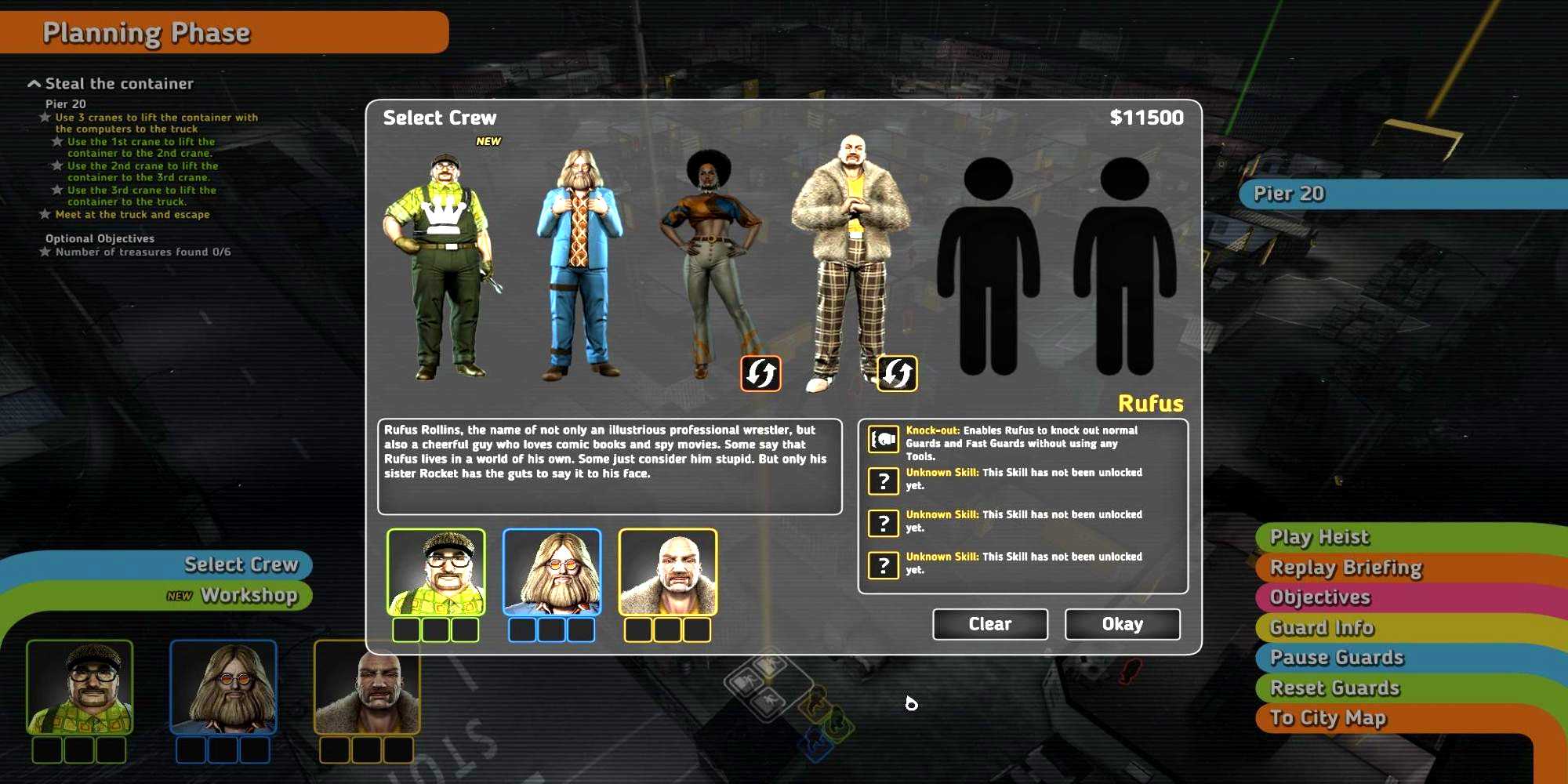View the Knock-out skill icon

[x=884, y=439]
